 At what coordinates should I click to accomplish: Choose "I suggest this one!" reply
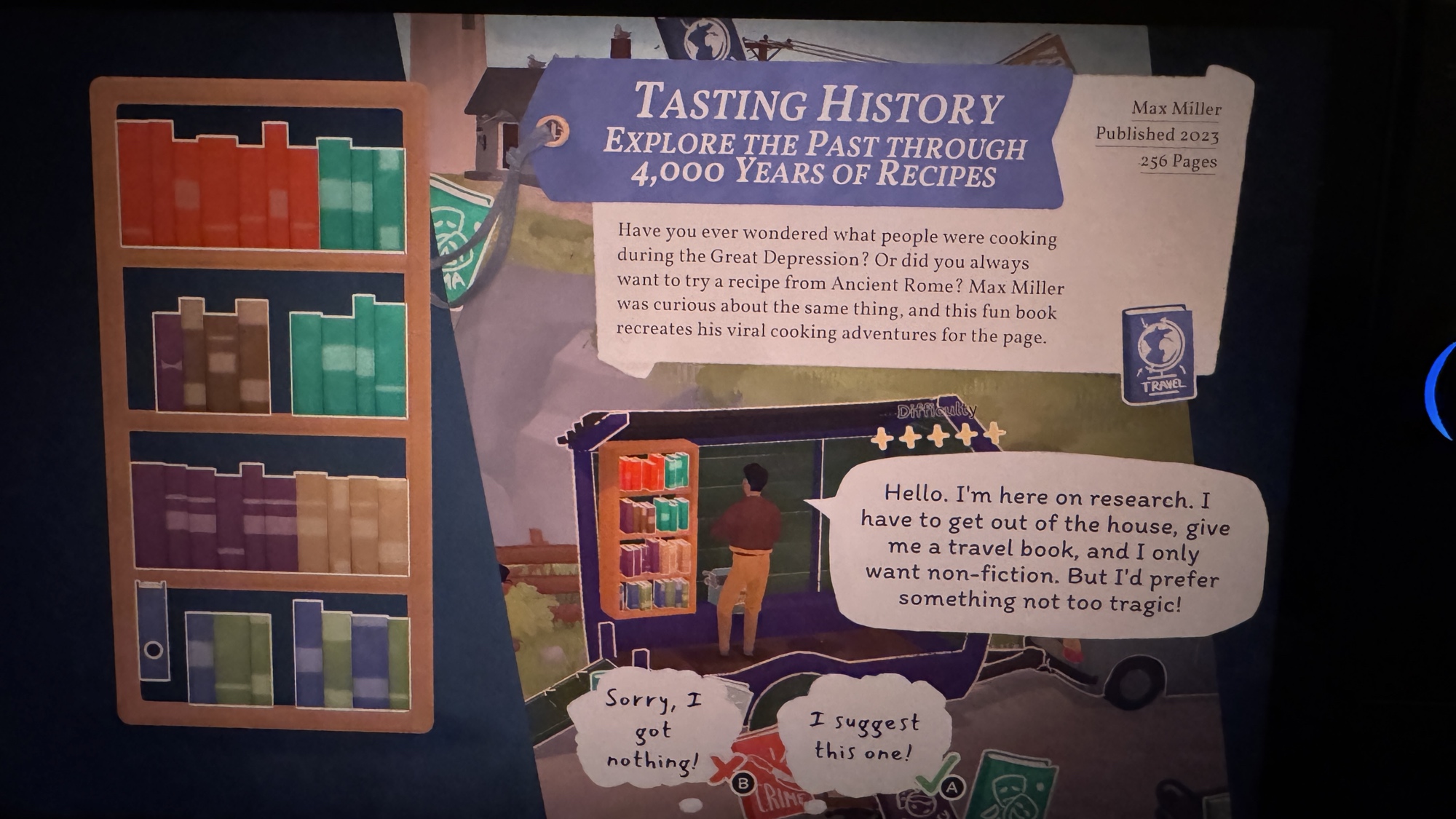point(864,737)
